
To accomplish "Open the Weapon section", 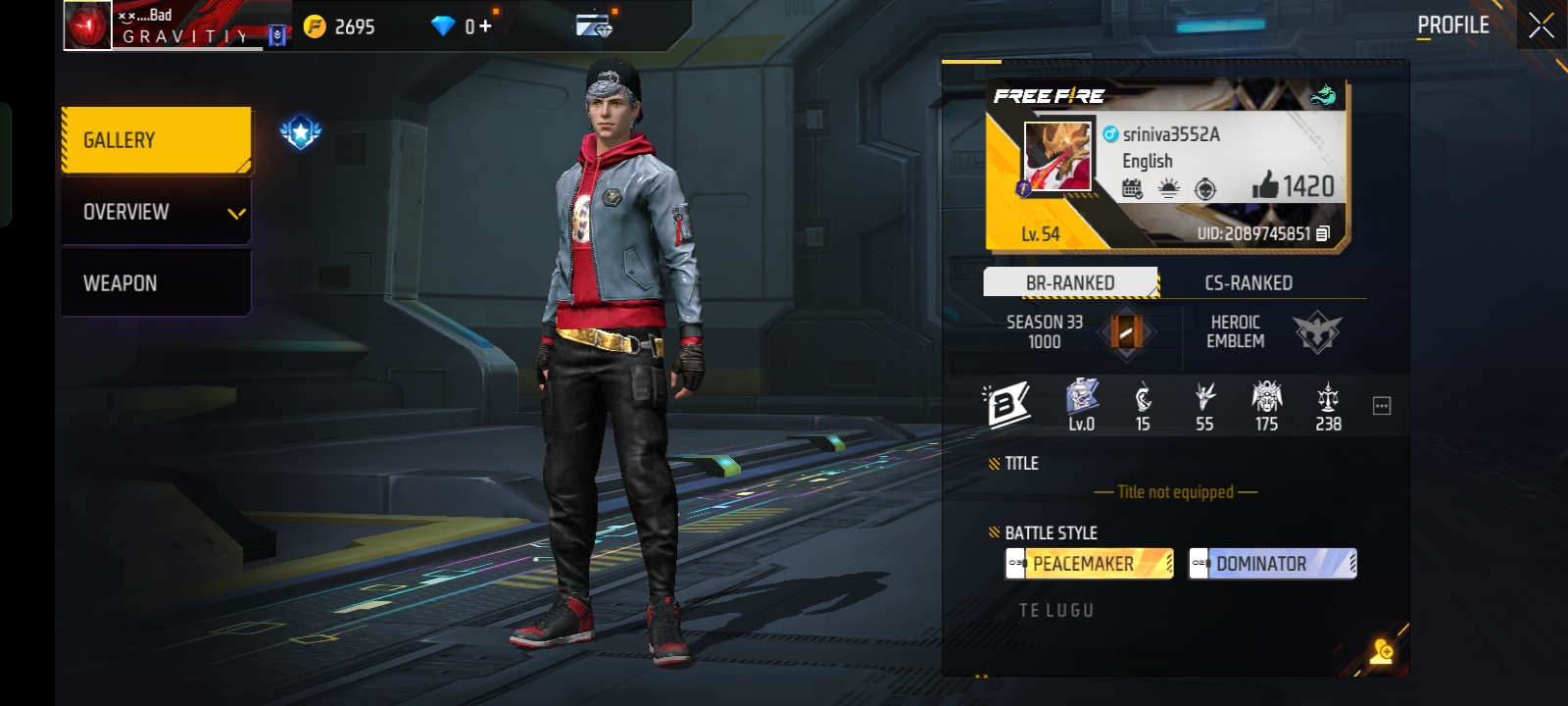I will point(156,283).
